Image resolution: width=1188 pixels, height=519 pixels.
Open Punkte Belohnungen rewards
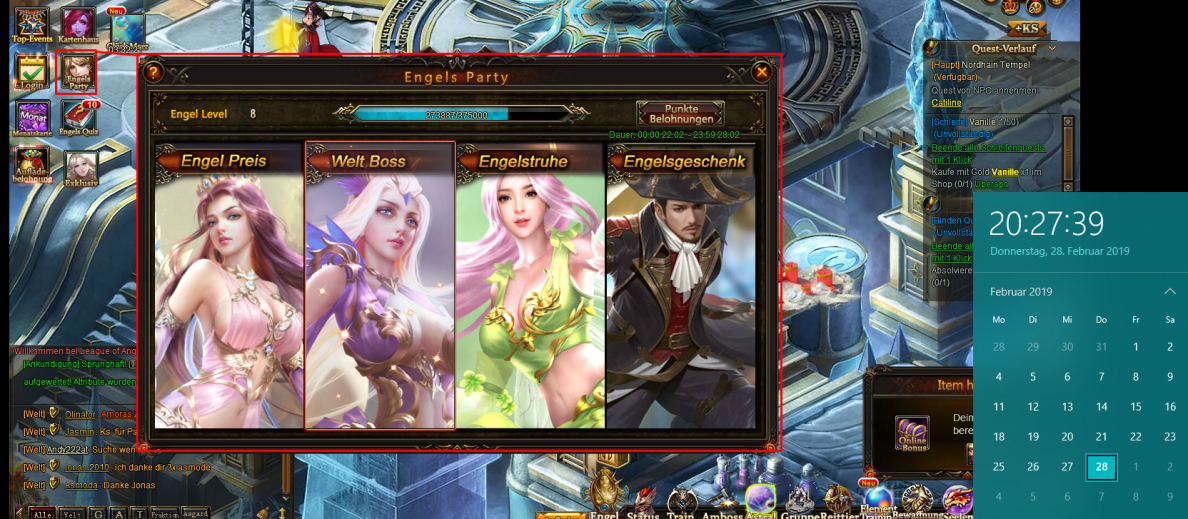click(x=680, y=113)
